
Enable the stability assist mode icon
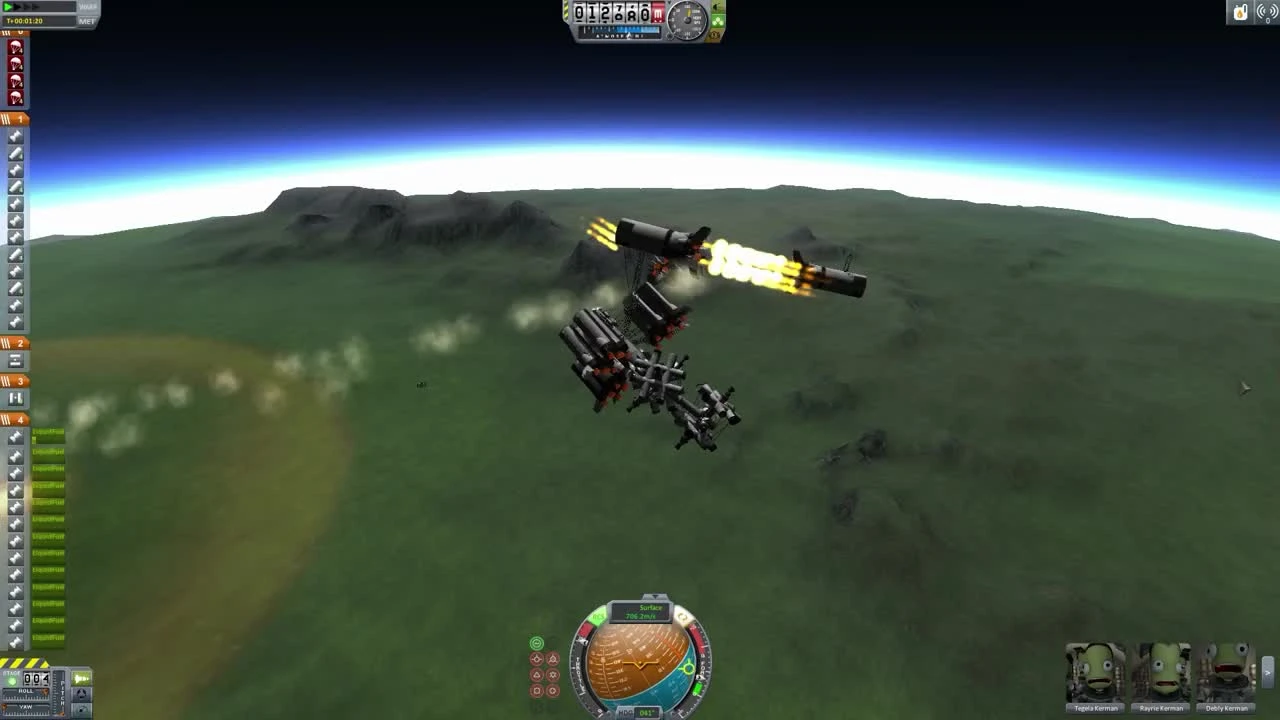coord(537,643)
